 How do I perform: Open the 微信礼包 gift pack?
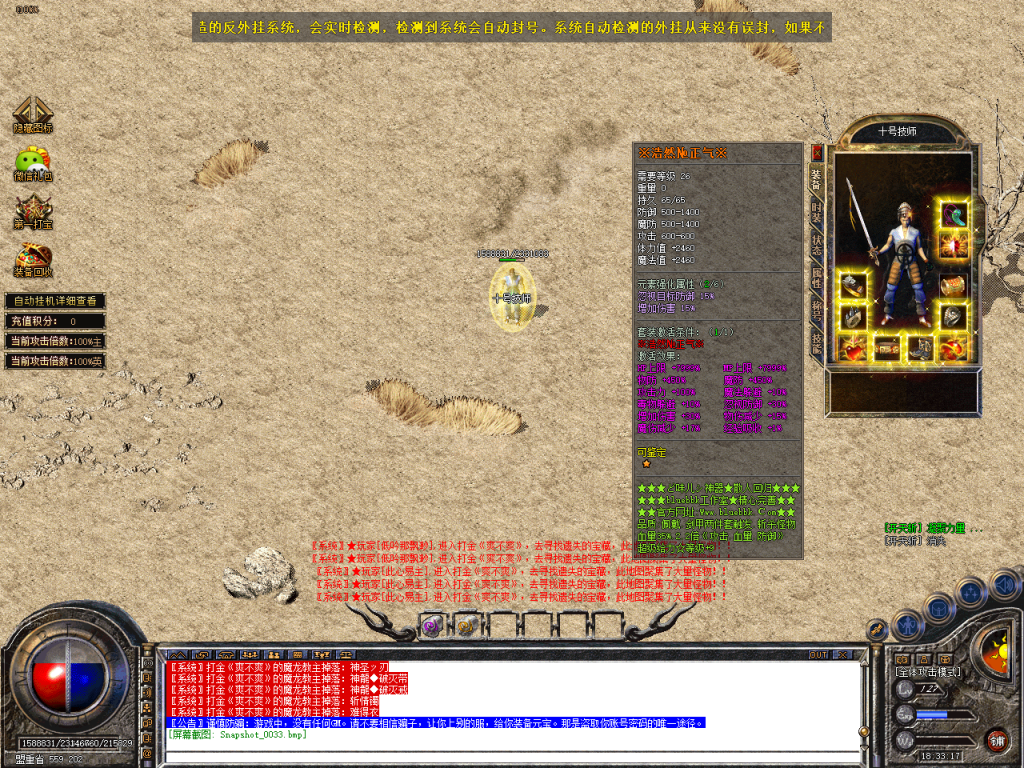(32, 163)
